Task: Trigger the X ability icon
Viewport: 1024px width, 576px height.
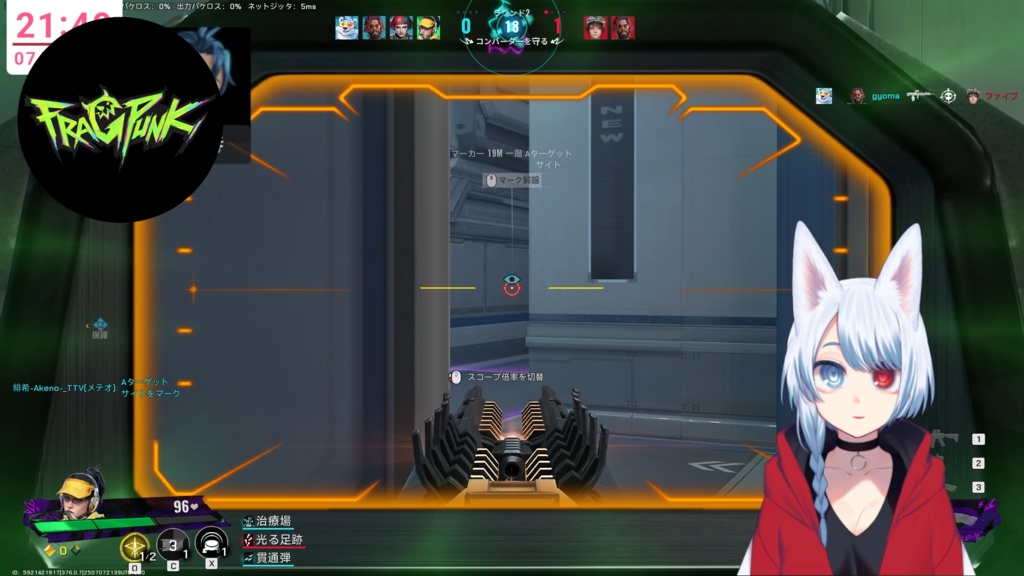Action: pyautogui.click(x=211, y=545)
